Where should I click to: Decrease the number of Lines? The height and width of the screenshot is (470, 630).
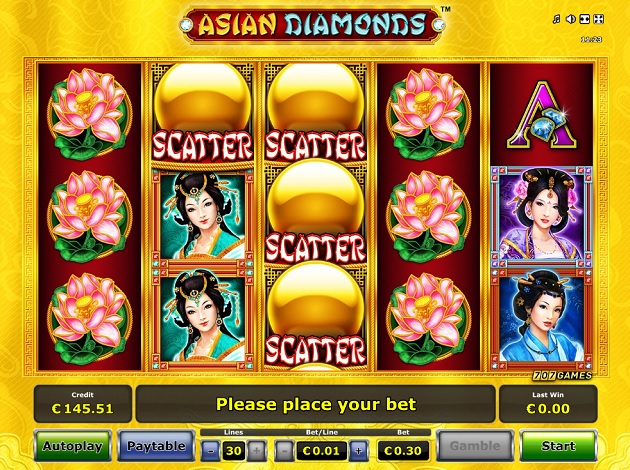(210, 450)
